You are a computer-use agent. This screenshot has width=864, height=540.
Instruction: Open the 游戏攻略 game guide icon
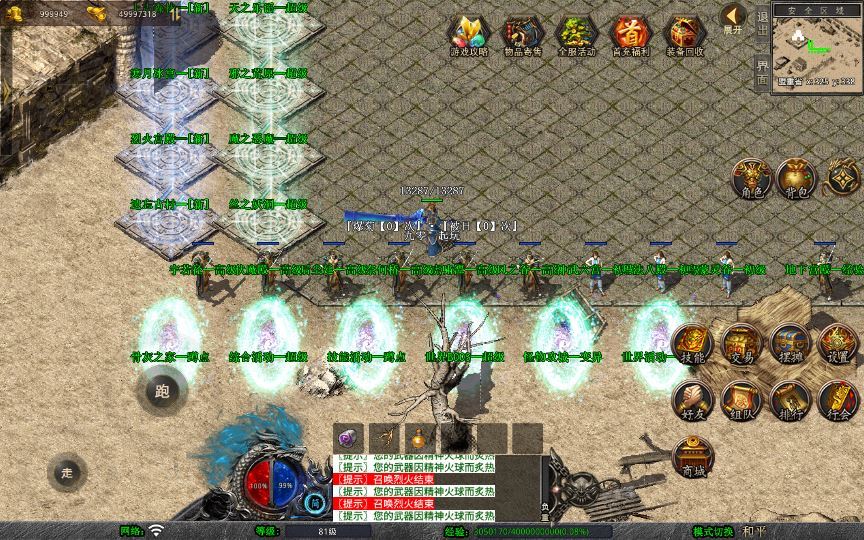466,35
